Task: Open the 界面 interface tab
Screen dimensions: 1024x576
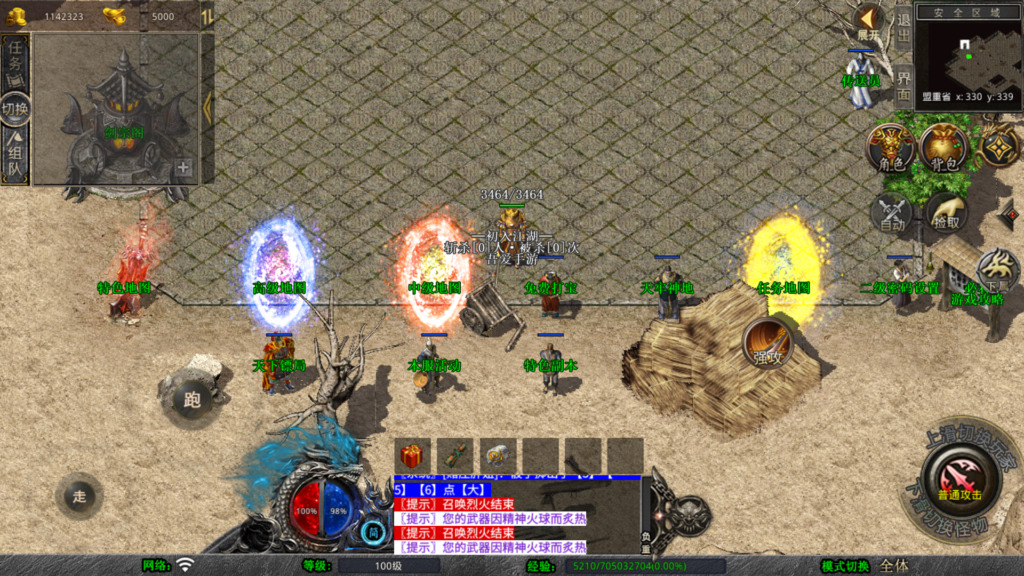Action: [x=903, y=84]
